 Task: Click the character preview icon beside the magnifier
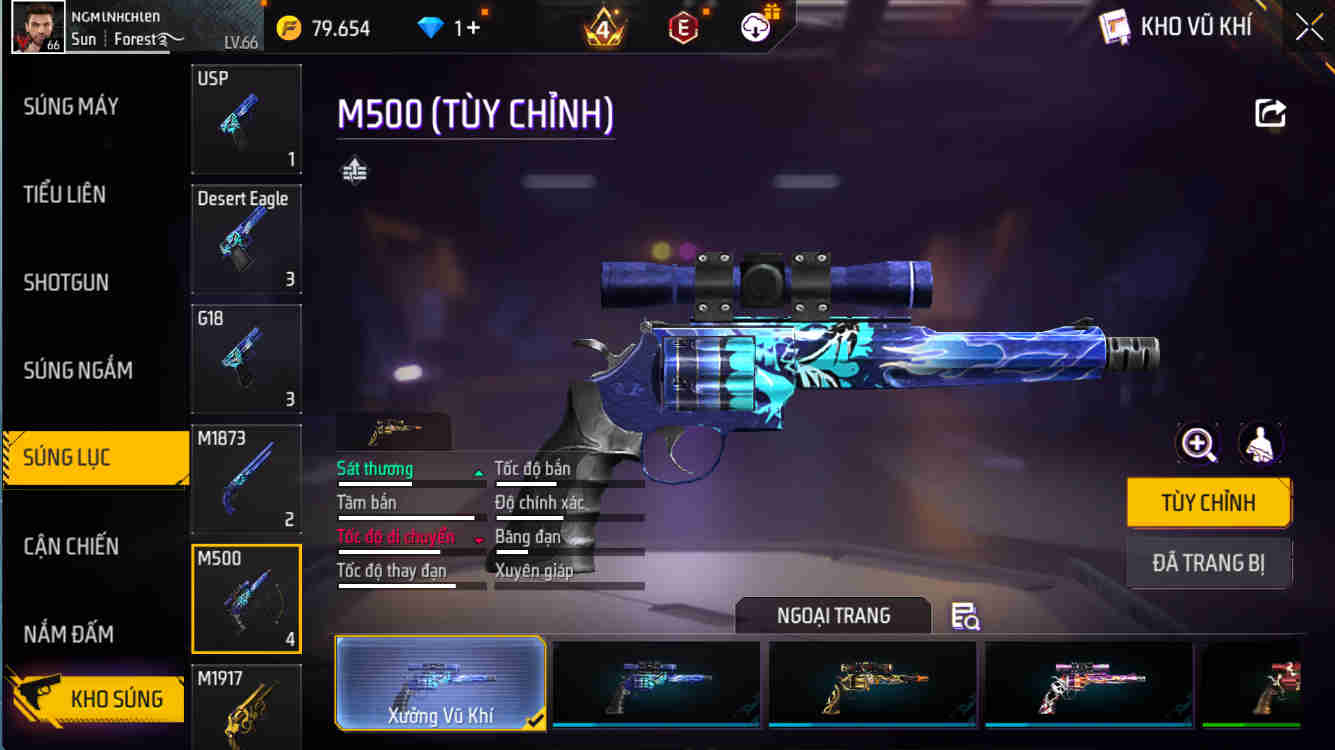(1261, 445)
